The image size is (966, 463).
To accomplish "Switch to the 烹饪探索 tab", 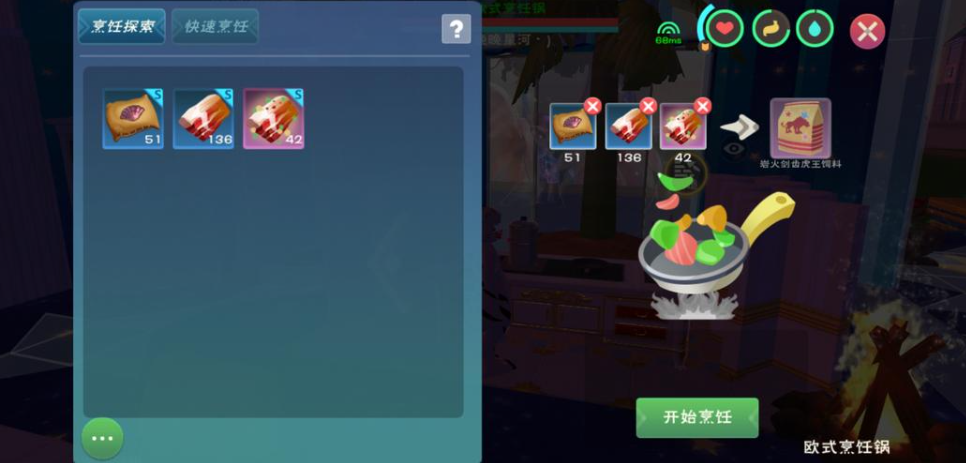I will [x=122, y=26].
